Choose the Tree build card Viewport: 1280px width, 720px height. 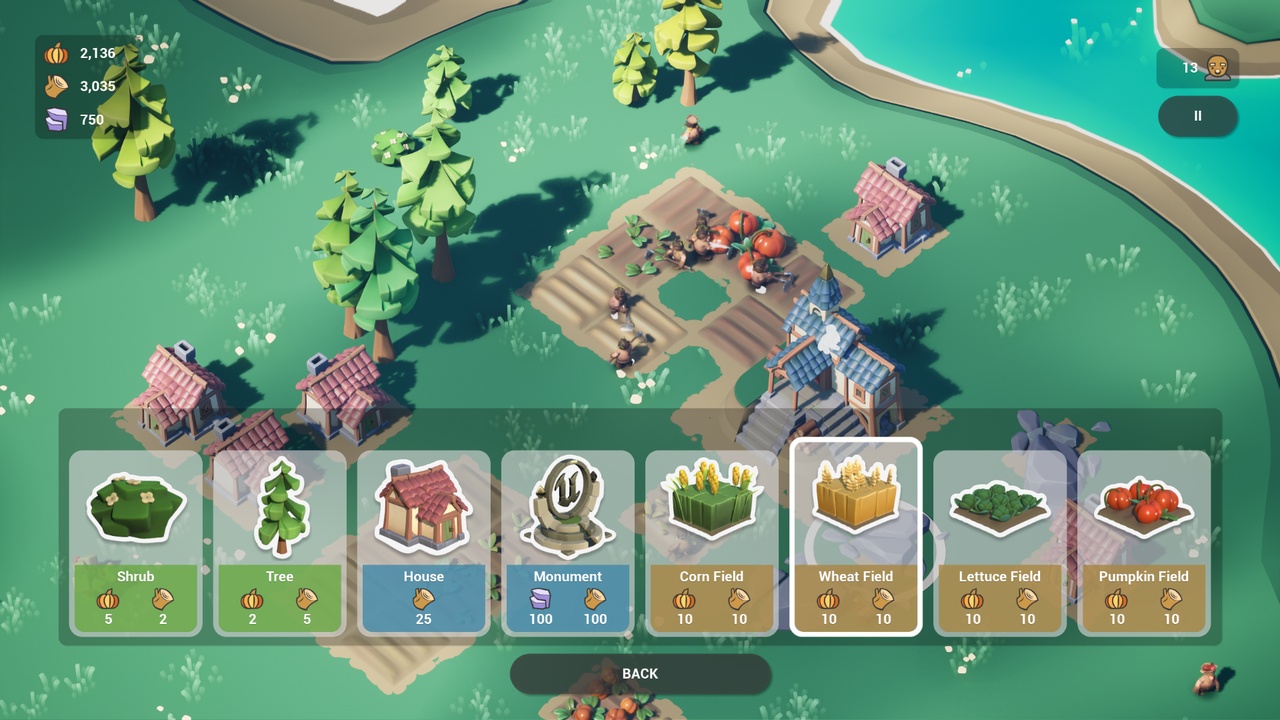(280, 542)
